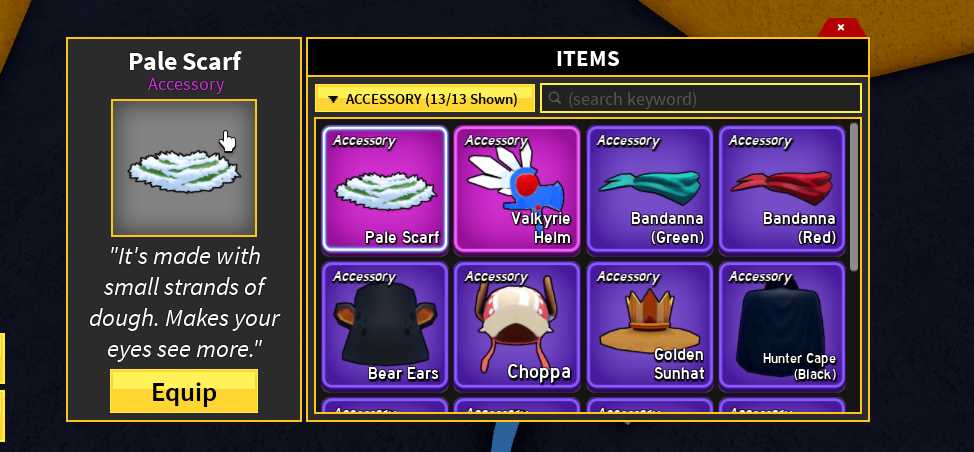Viewport: 974px width, 452px height.
Task: Equip the Pale Scarf accessory
Action: 184,391
